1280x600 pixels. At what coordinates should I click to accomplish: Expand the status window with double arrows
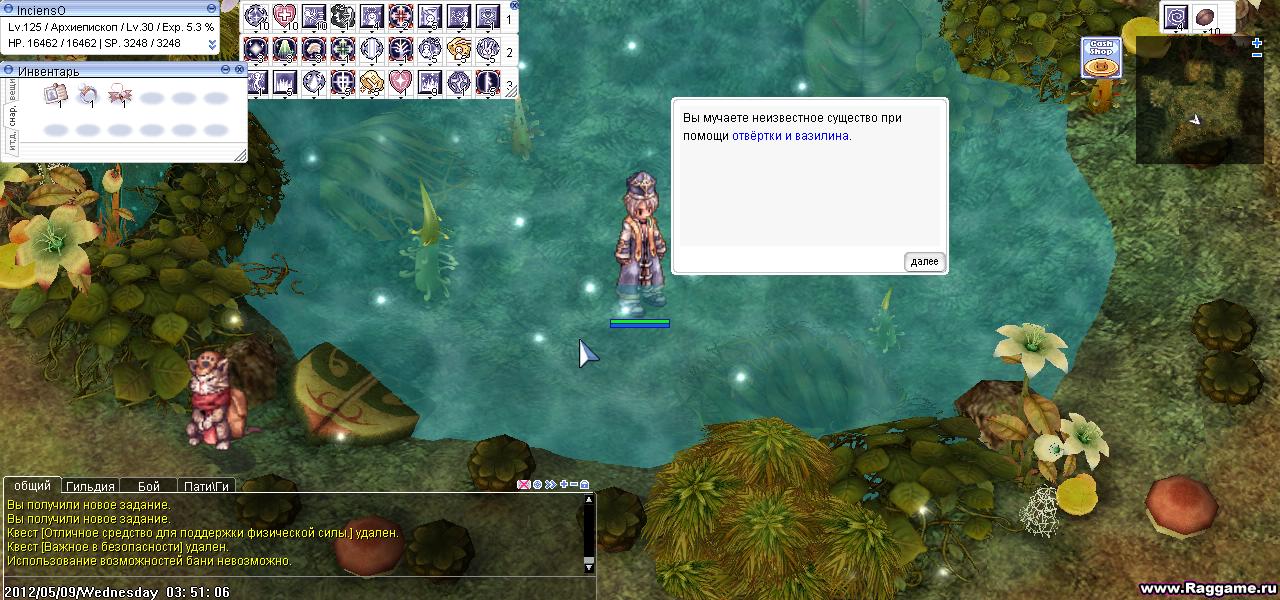tap(212, 44)
